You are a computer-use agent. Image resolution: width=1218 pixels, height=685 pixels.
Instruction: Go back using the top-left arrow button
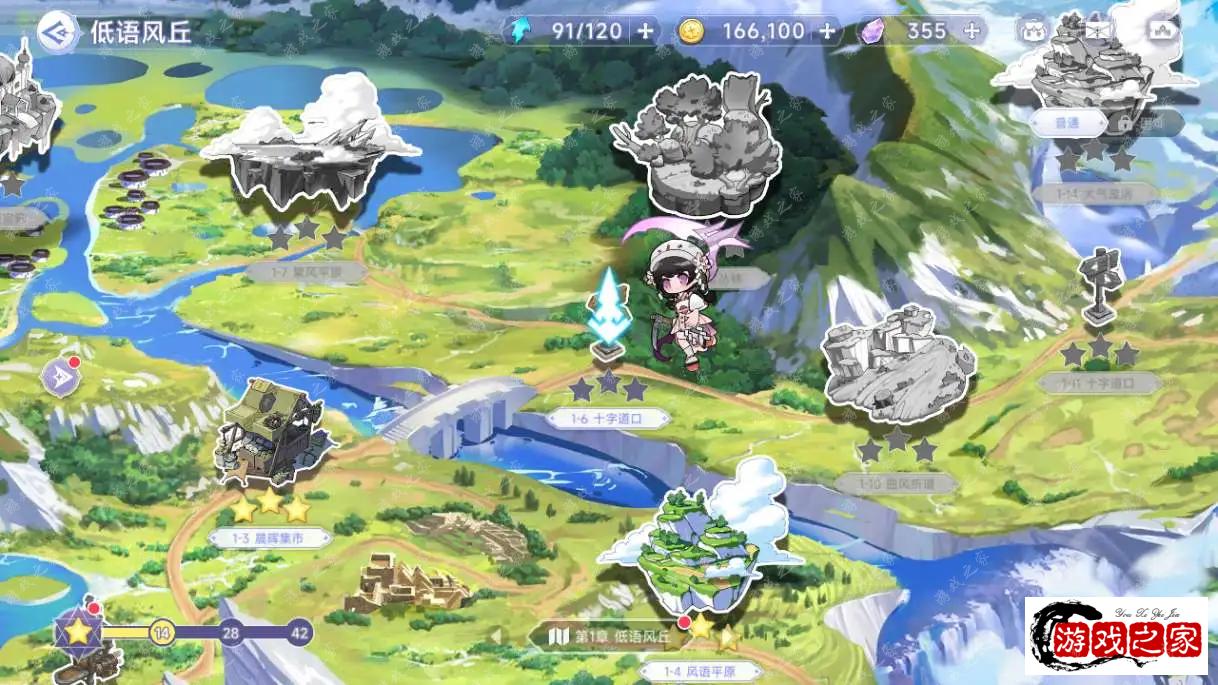coord(57,31)
